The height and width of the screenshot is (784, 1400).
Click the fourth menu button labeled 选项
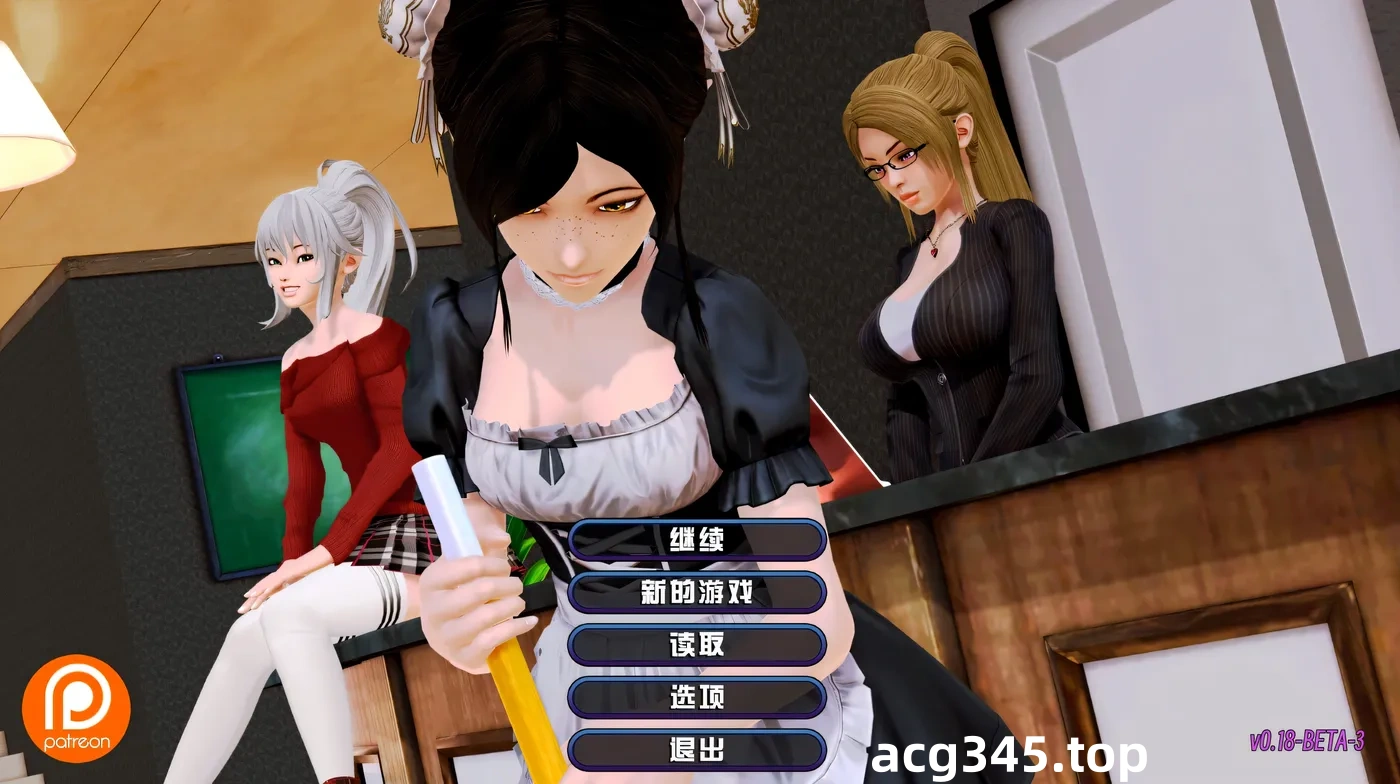(697, 697)
